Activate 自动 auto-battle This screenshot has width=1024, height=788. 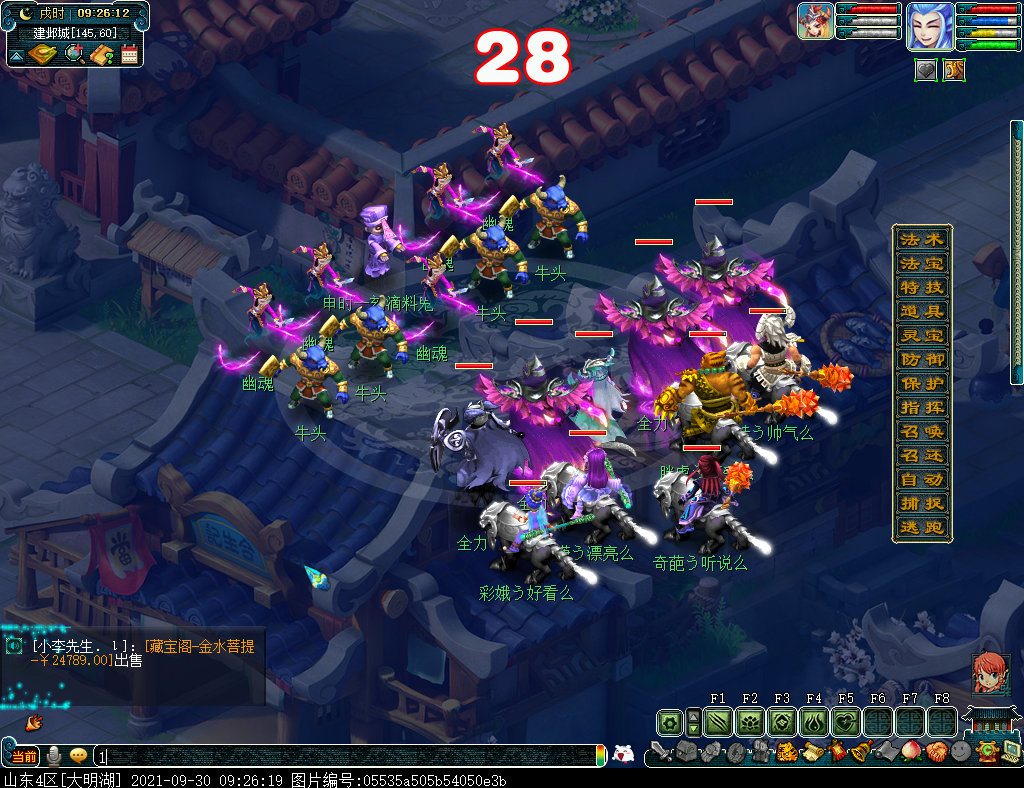click(x=921, y=480)
